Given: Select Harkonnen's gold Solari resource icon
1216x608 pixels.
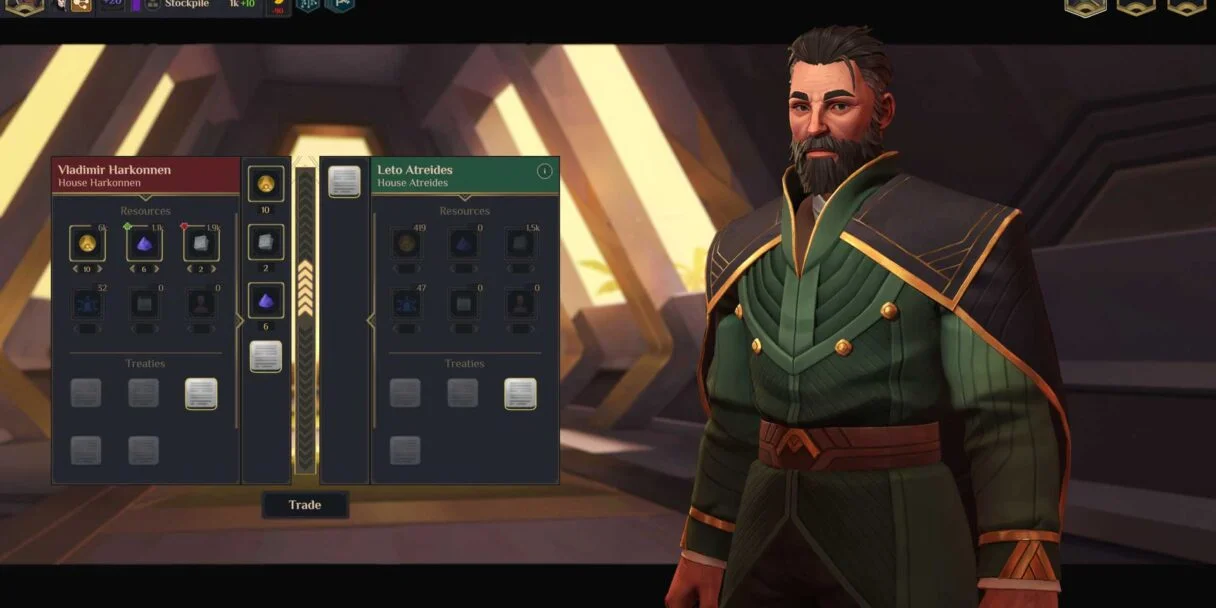Looking at the screenshot, I should tap(87, 243).
